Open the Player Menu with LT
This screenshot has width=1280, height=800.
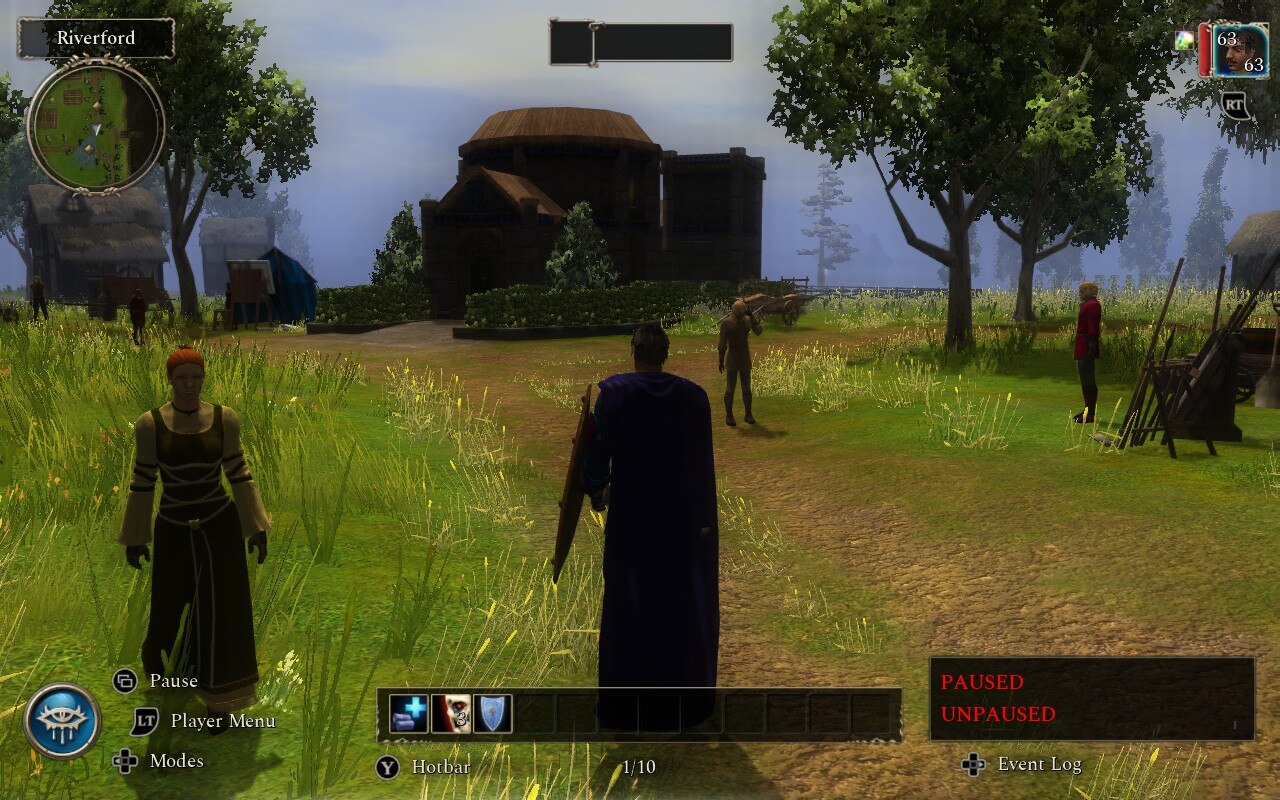point(142,721)
